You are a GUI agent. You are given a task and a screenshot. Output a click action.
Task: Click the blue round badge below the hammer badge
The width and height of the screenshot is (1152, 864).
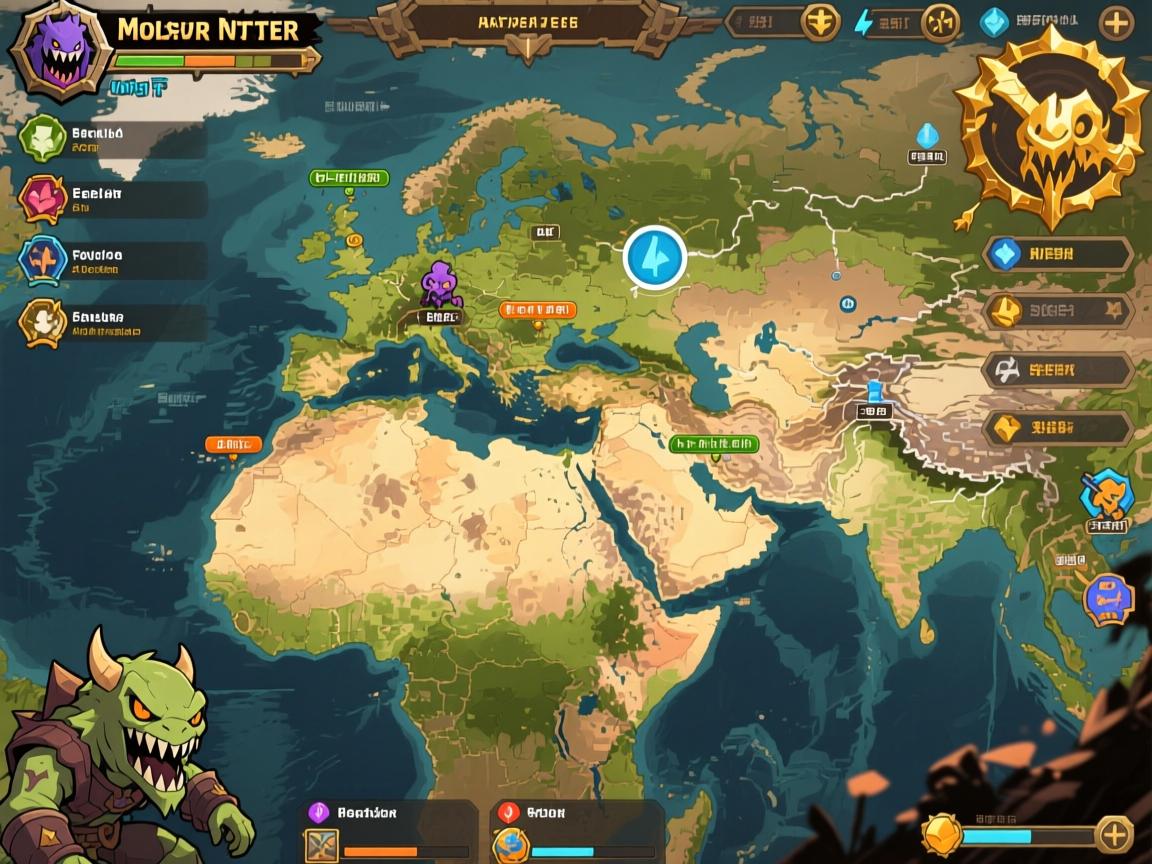tap(1108, 599)
